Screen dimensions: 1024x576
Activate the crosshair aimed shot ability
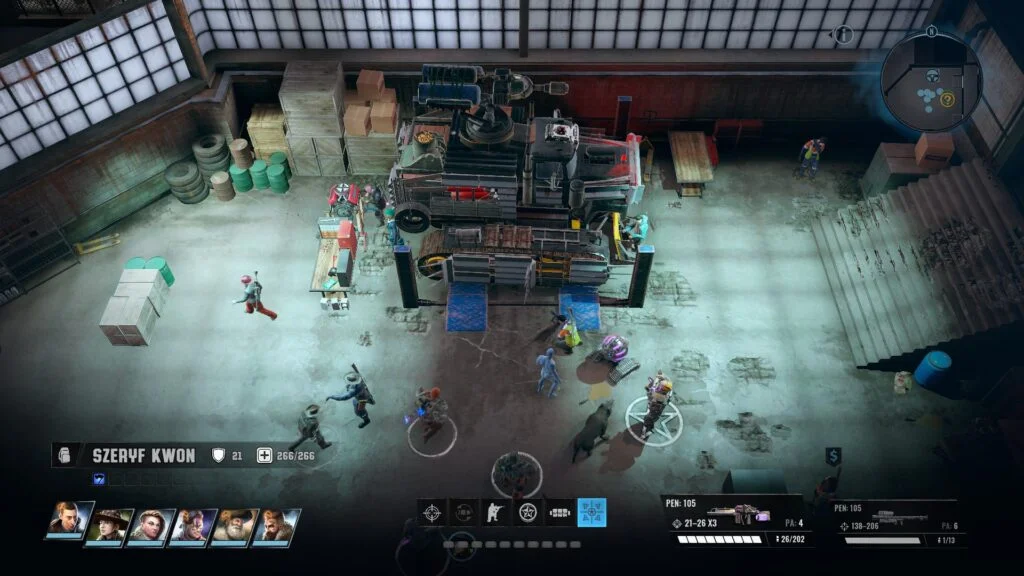point(432,513)
